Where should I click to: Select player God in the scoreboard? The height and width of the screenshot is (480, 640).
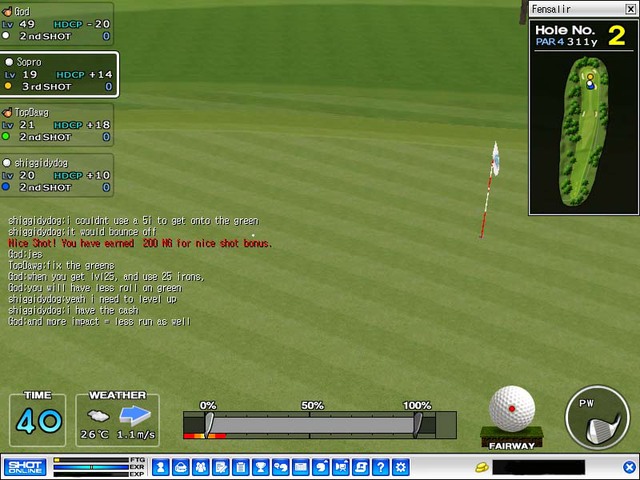(x=57, y=23)
